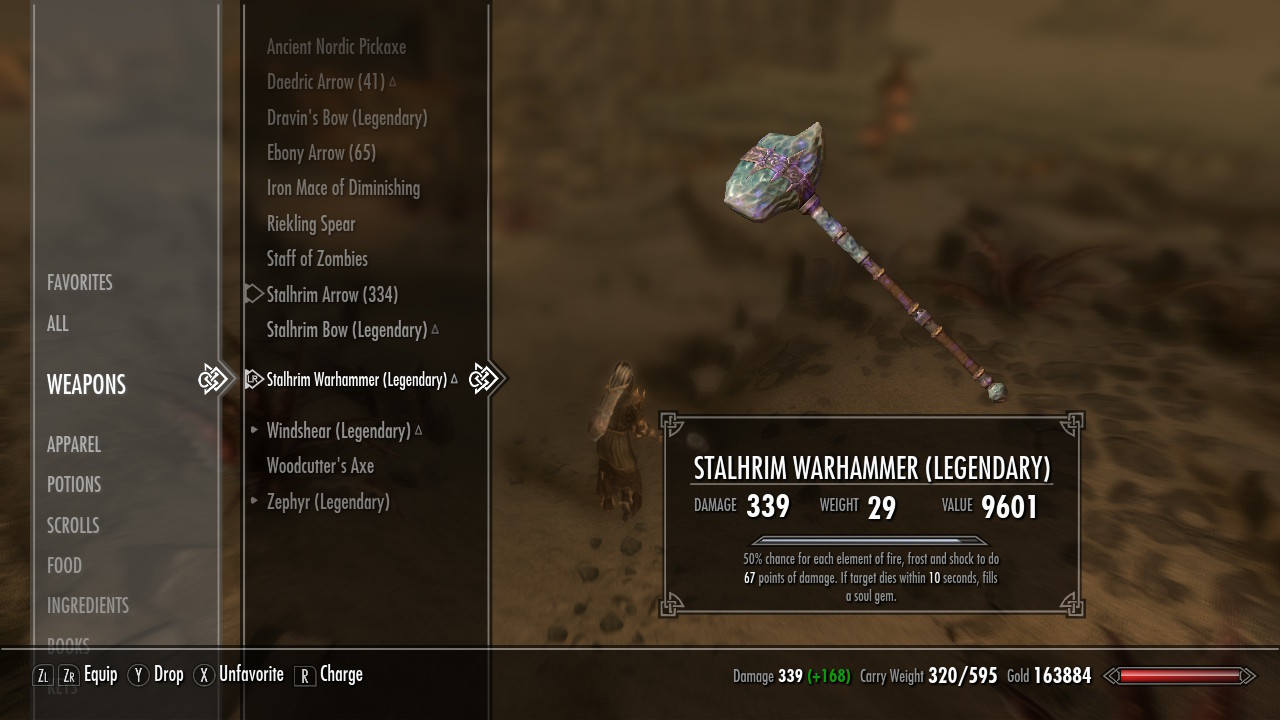Select Dravin's Bow (Legendary)

point(347,118)
